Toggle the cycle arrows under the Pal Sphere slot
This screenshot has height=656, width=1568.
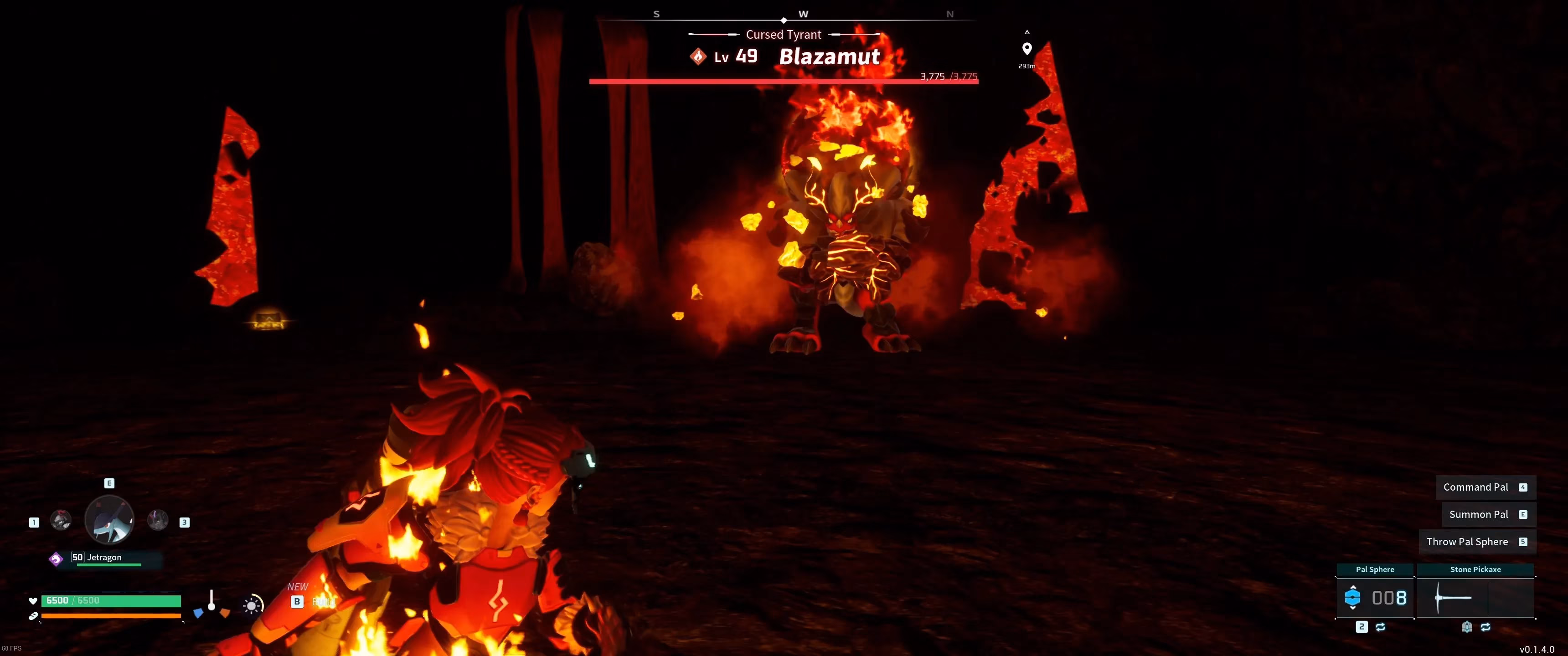tap(1381, 627)
